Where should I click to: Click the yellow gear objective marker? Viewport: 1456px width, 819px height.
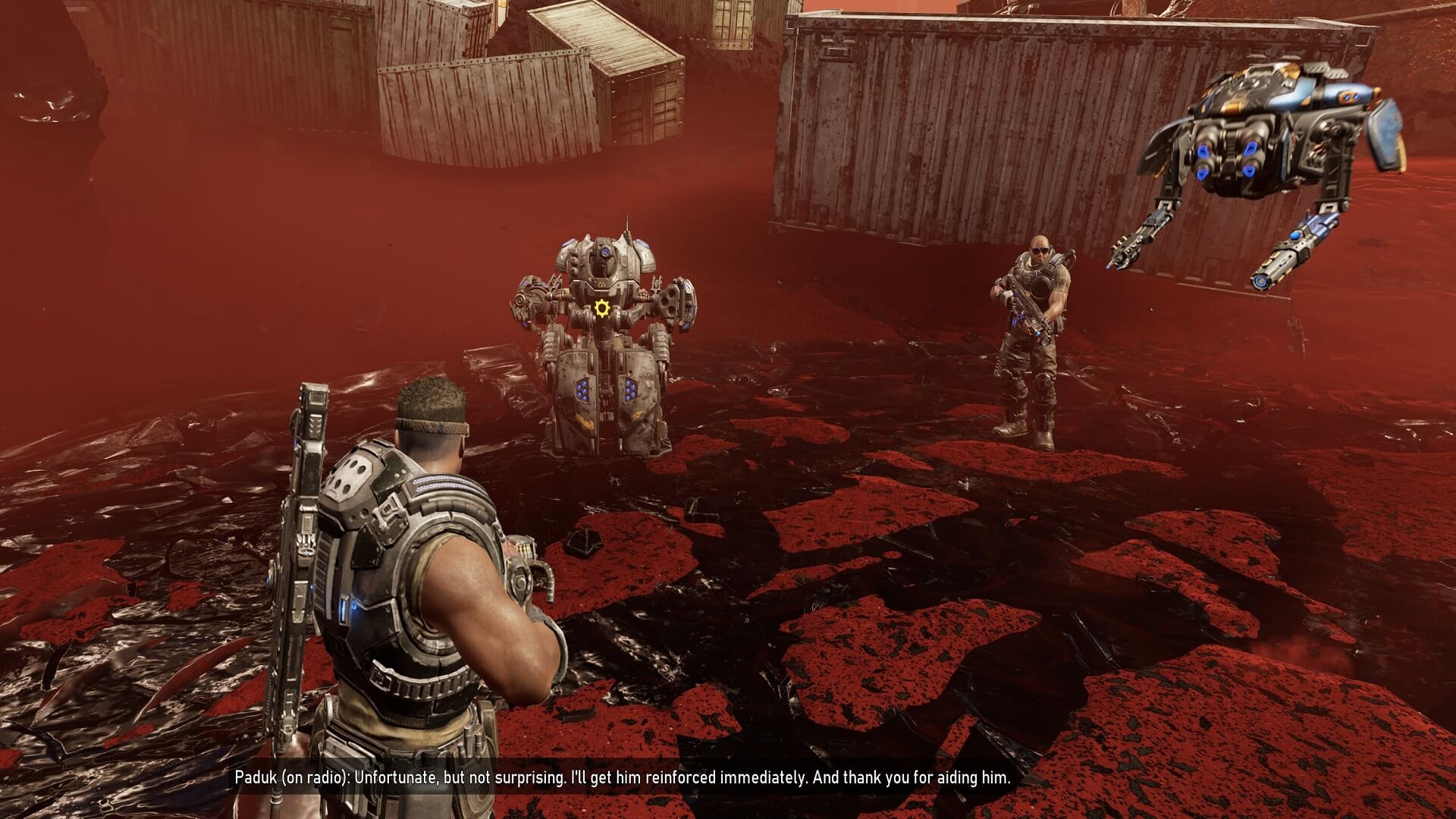602,308
